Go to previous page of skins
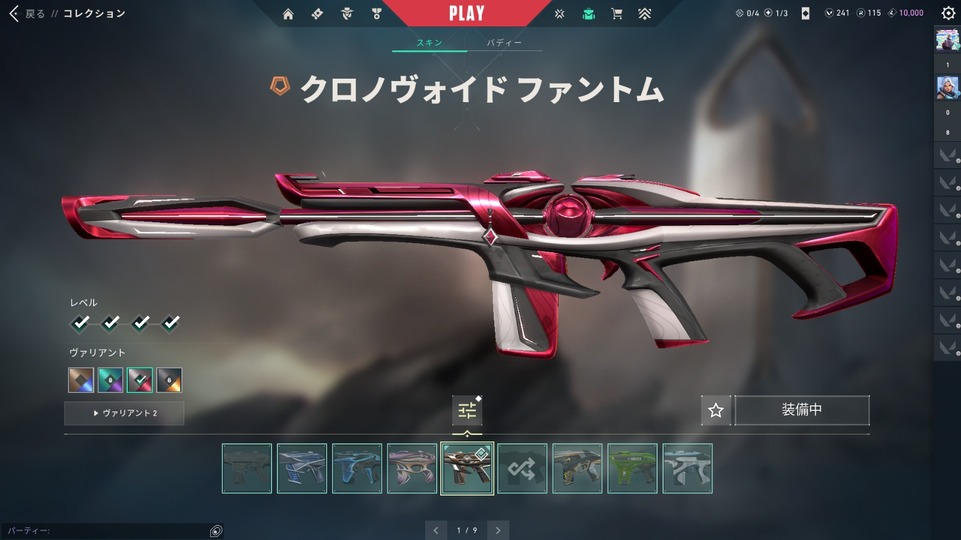This screenshot has height=540, width=961. tap(435, 530)
